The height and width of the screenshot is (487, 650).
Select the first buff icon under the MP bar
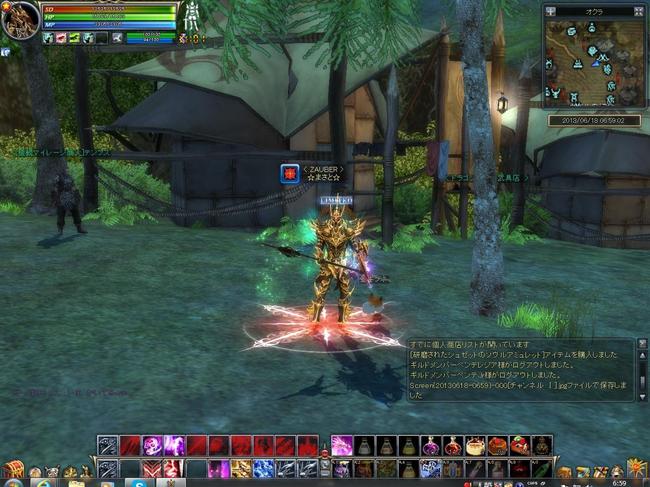(48, 38)
